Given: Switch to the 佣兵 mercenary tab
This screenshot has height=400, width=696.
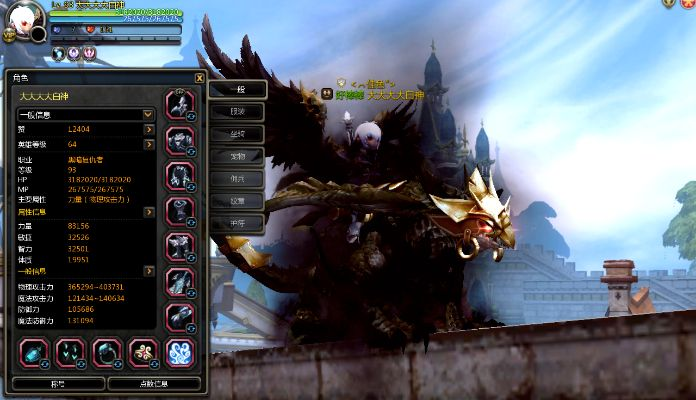Looking at the screenshot, I should tap(237, 178).
